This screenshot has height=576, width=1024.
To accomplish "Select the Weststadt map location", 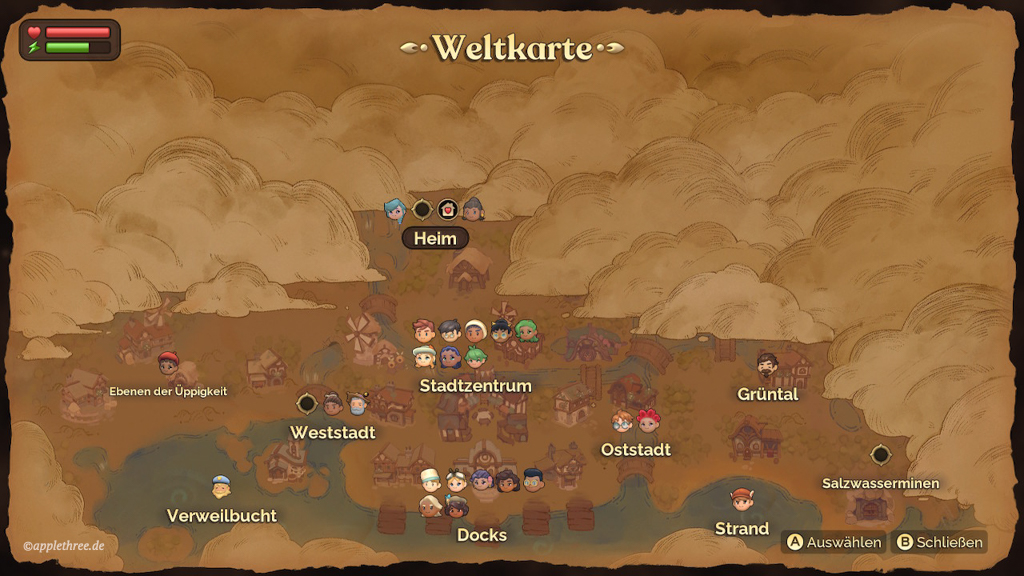I will click(333, 432).
